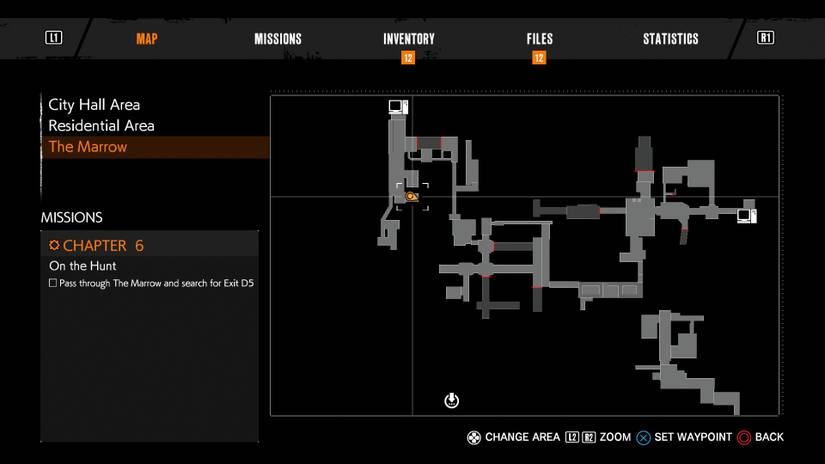Select the terminal icon at map top

coord(398,107)
